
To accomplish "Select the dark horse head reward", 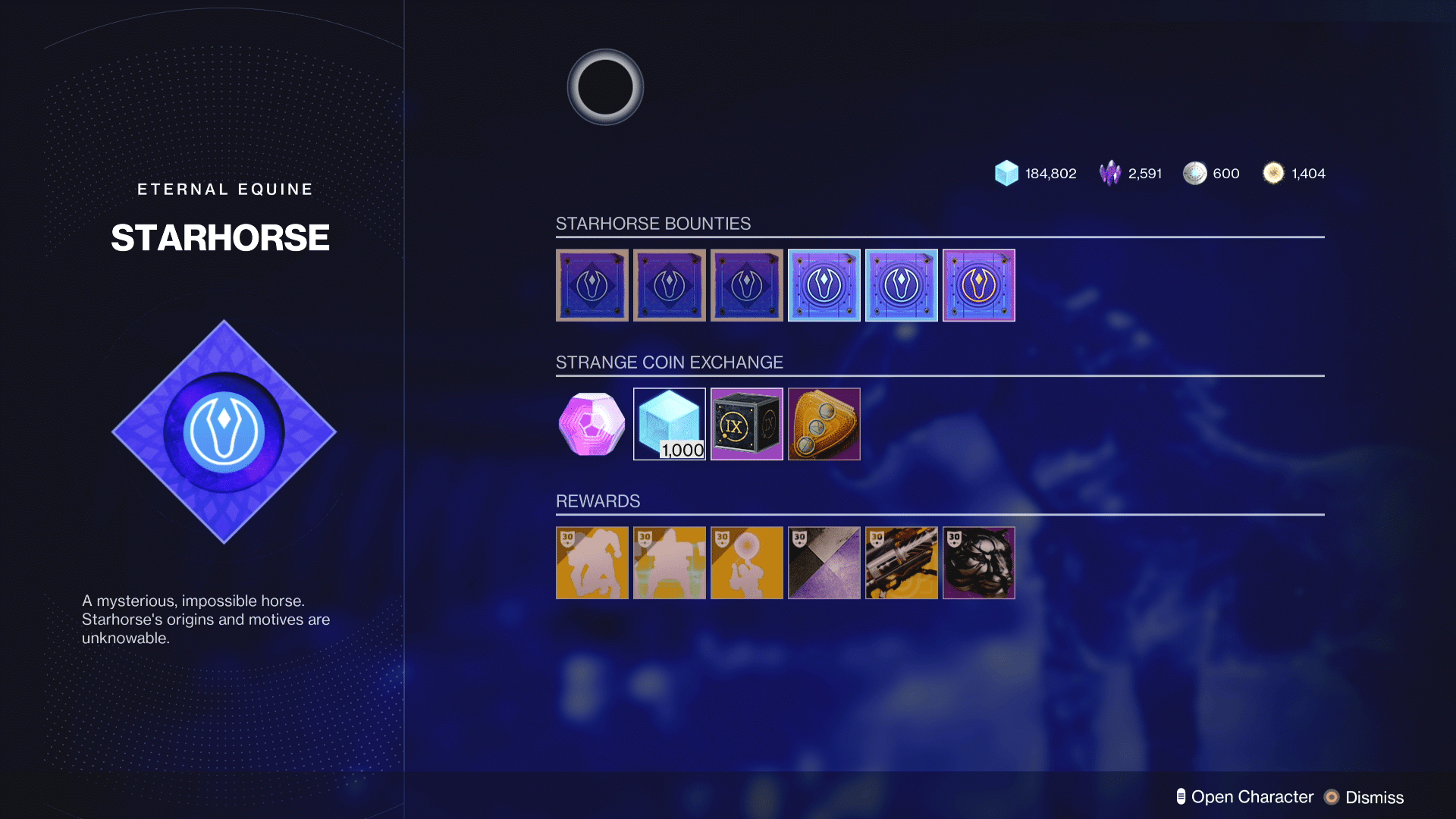I will [x=978, y=563].
